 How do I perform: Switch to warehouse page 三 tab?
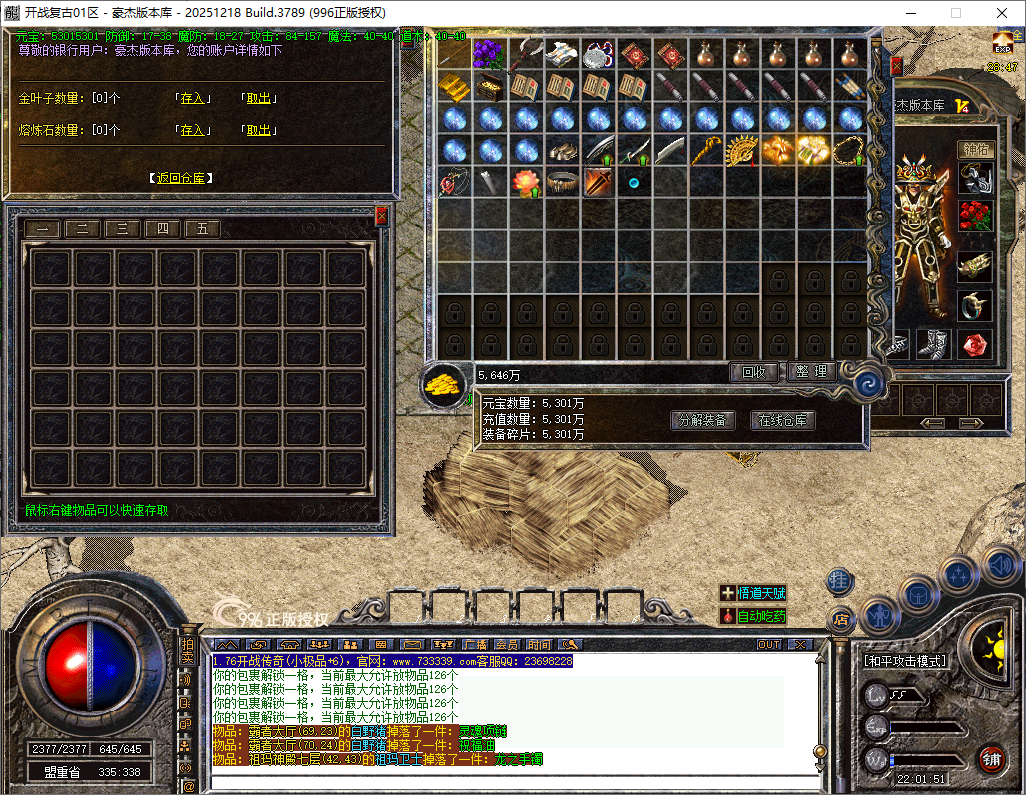coord(122,228)
